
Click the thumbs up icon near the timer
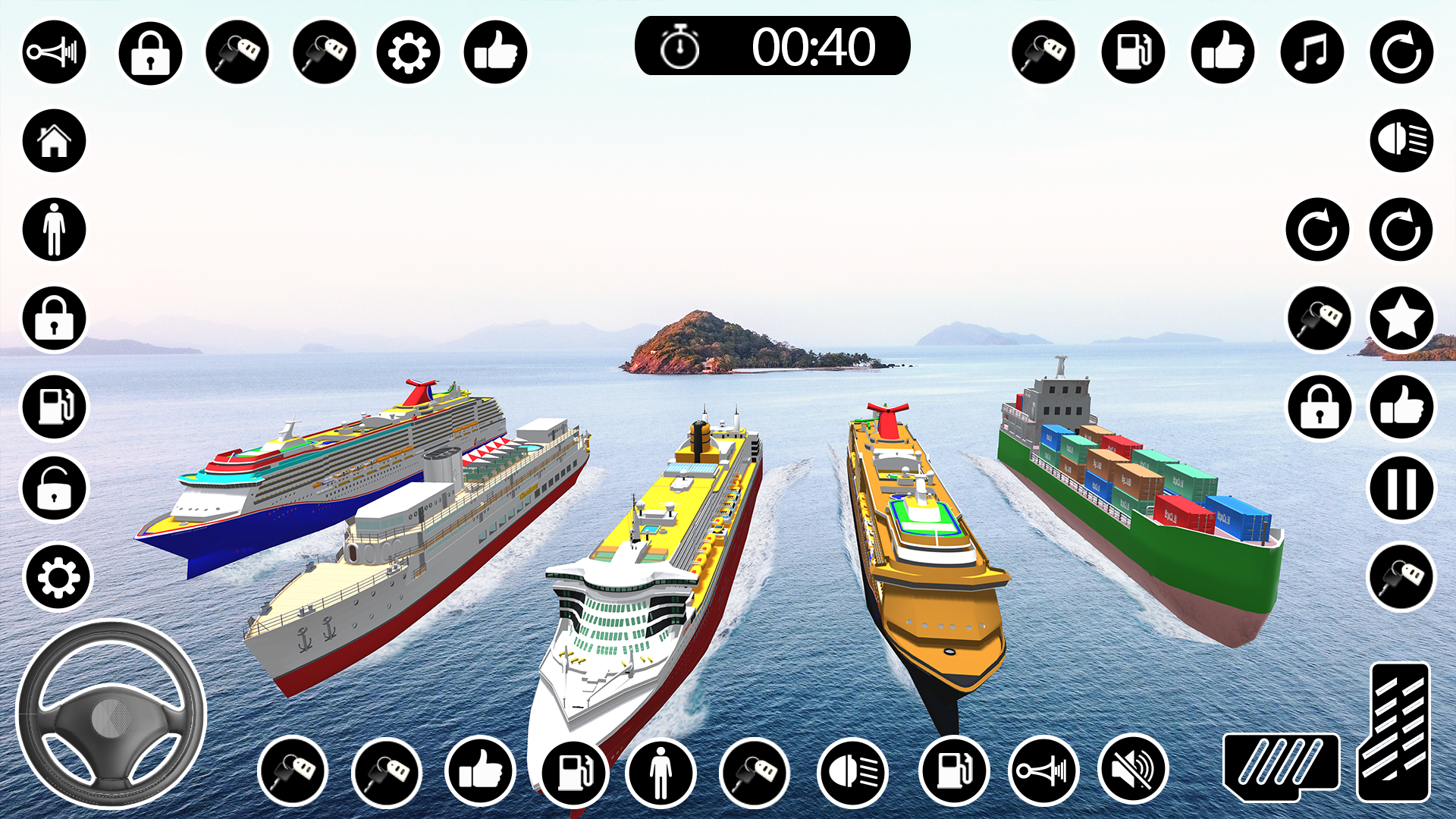[x=497, y=51]
